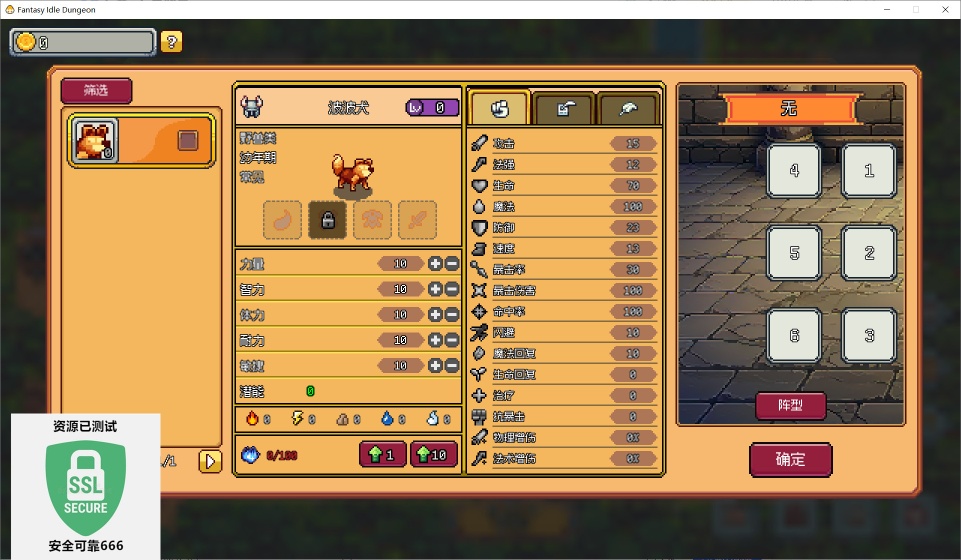Click the yellow question mark help button

pos(172,42)
